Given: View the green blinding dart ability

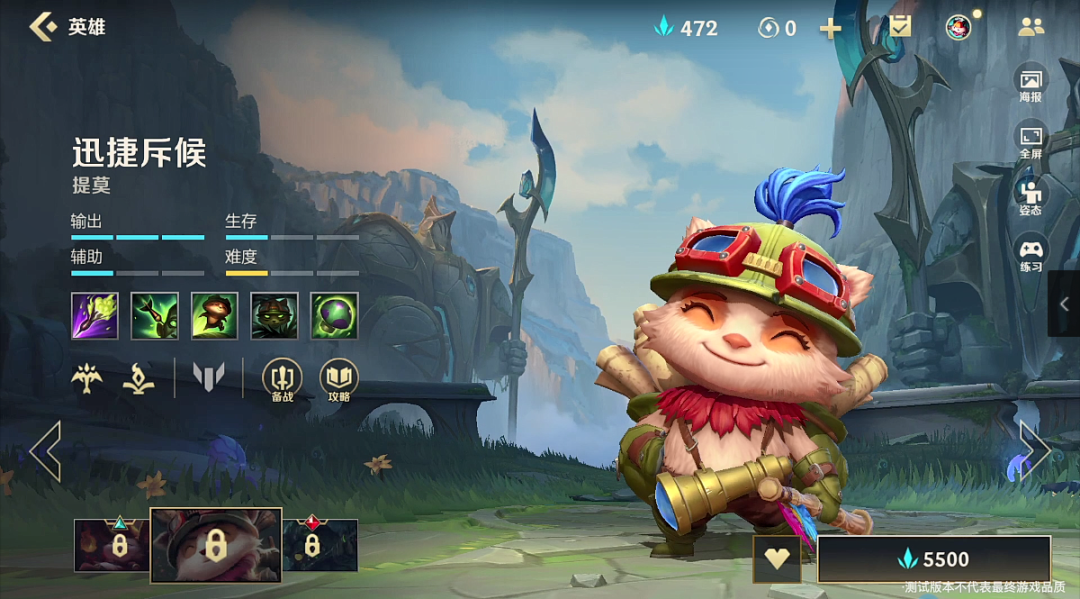Looking at the screenshot, I should click(155, 316).
